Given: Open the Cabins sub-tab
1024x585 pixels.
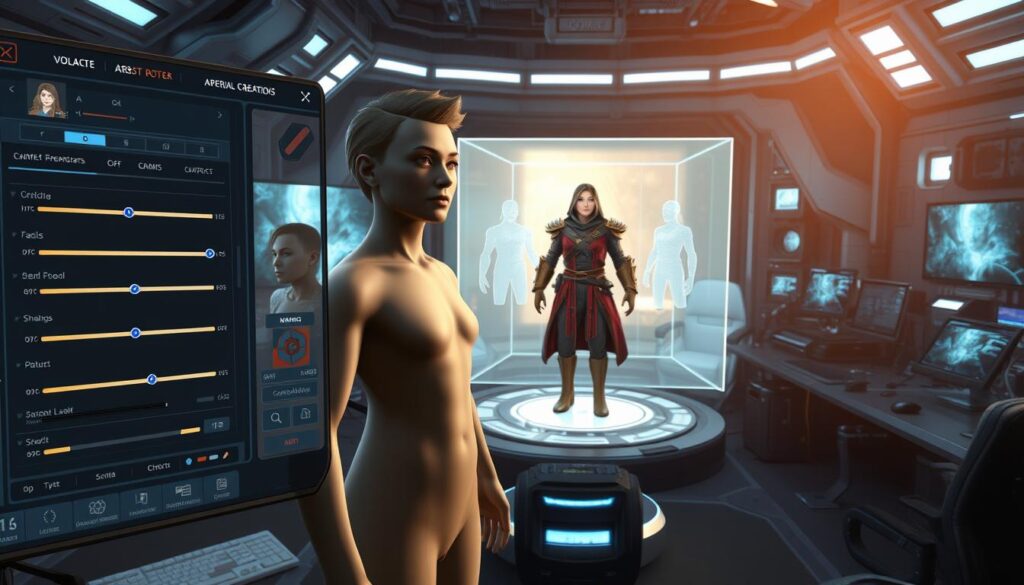Looking at the screenshot, I should point(150,166).
